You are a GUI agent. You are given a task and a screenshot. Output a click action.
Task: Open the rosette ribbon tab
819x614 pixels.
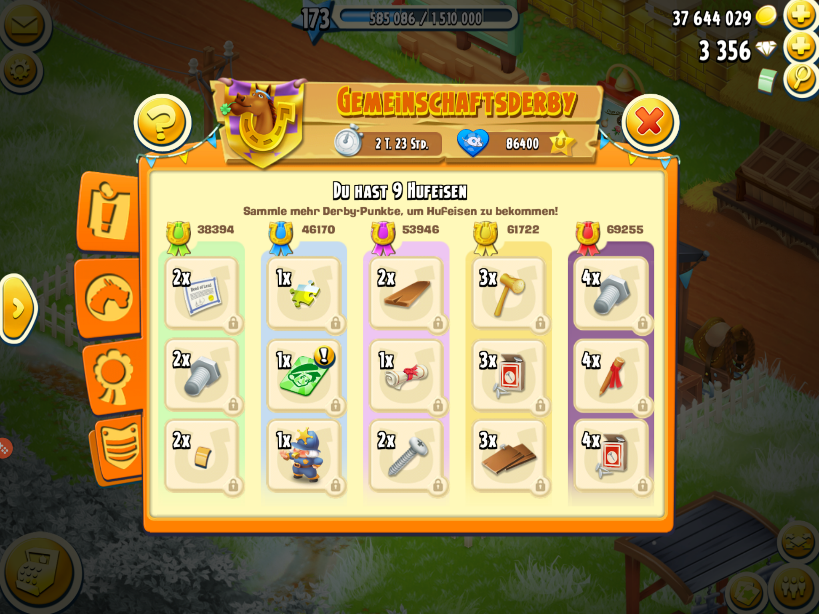point(111,375)
